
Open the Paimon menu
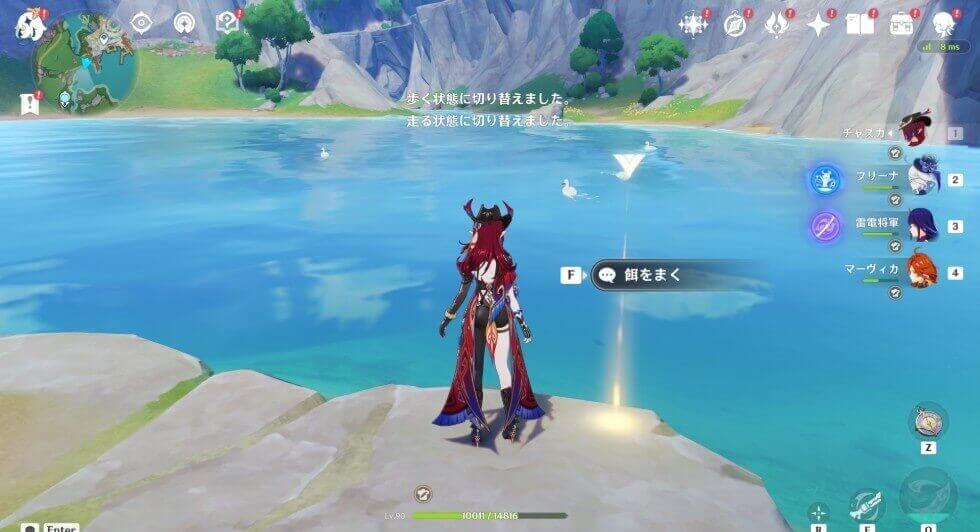tap(28, 23)
